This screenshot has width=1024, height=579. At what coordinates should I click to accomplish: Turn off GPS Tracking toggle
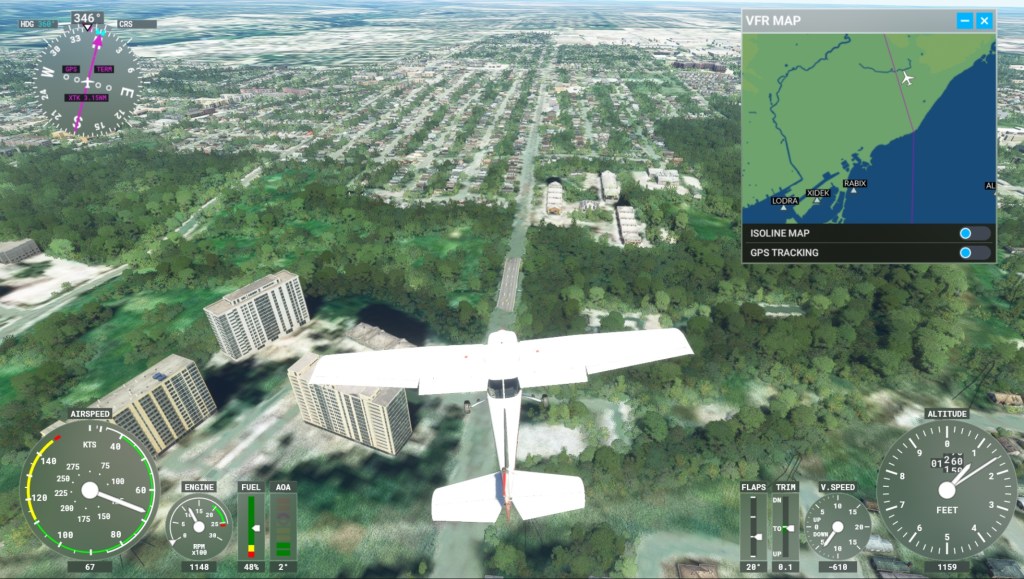point(973,252)
